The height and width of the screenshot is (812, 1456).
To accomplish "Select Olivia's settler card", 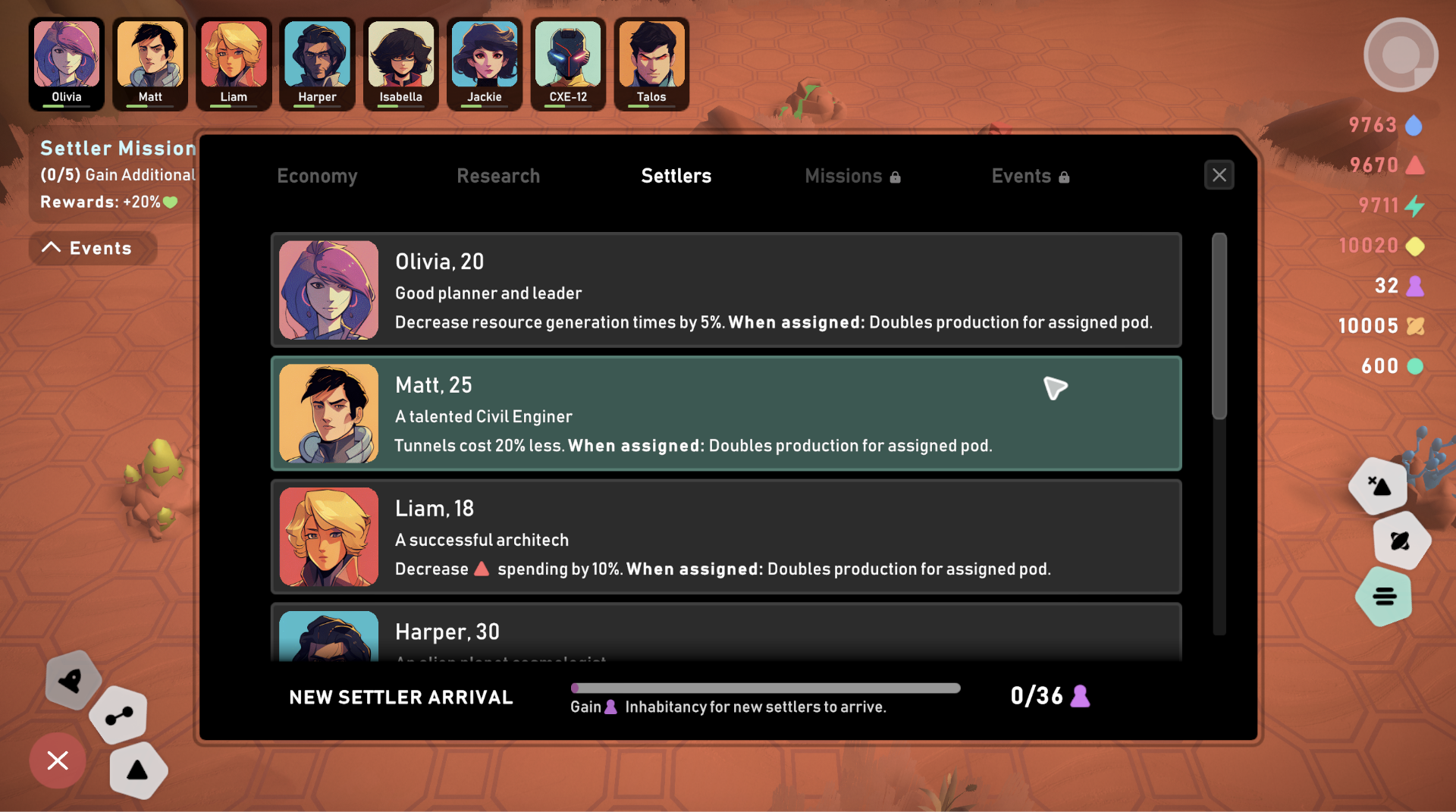I will click(726, 290).
